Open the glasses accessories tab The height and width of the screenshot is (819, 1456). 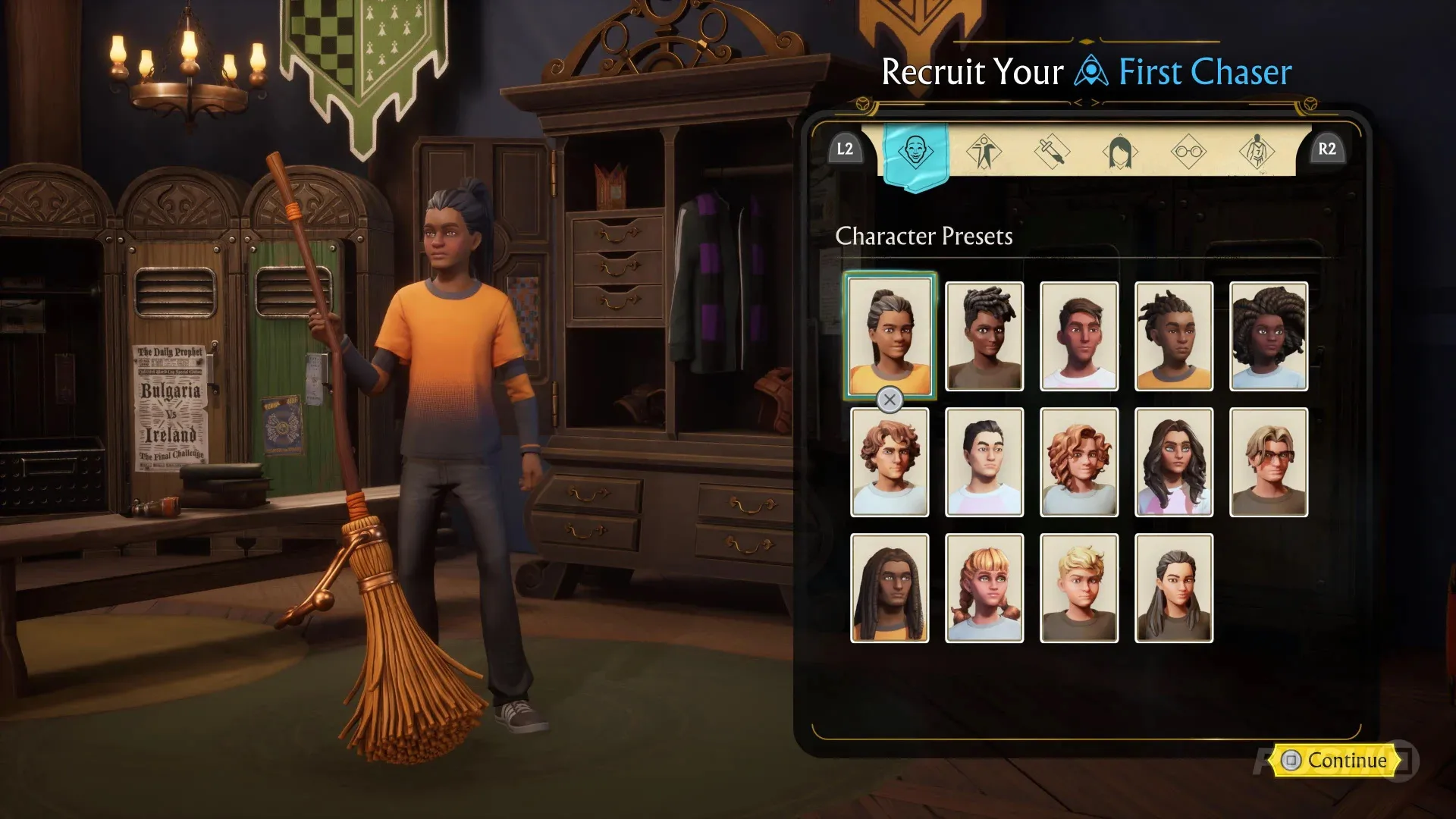pyautogui.click(x=1188, y=151)
